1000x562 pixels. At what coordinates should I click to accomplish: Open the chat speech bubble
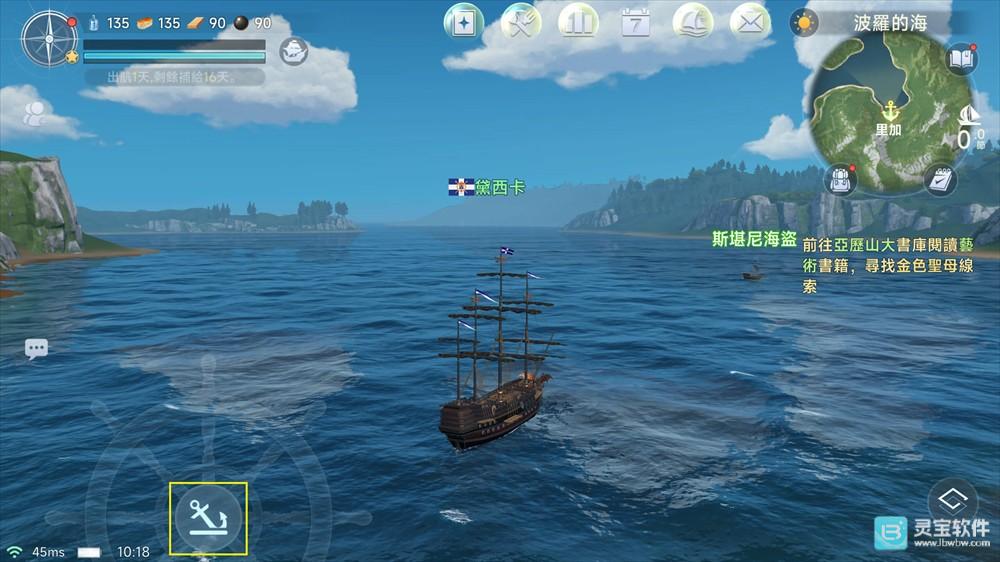[x=37, y=349]
